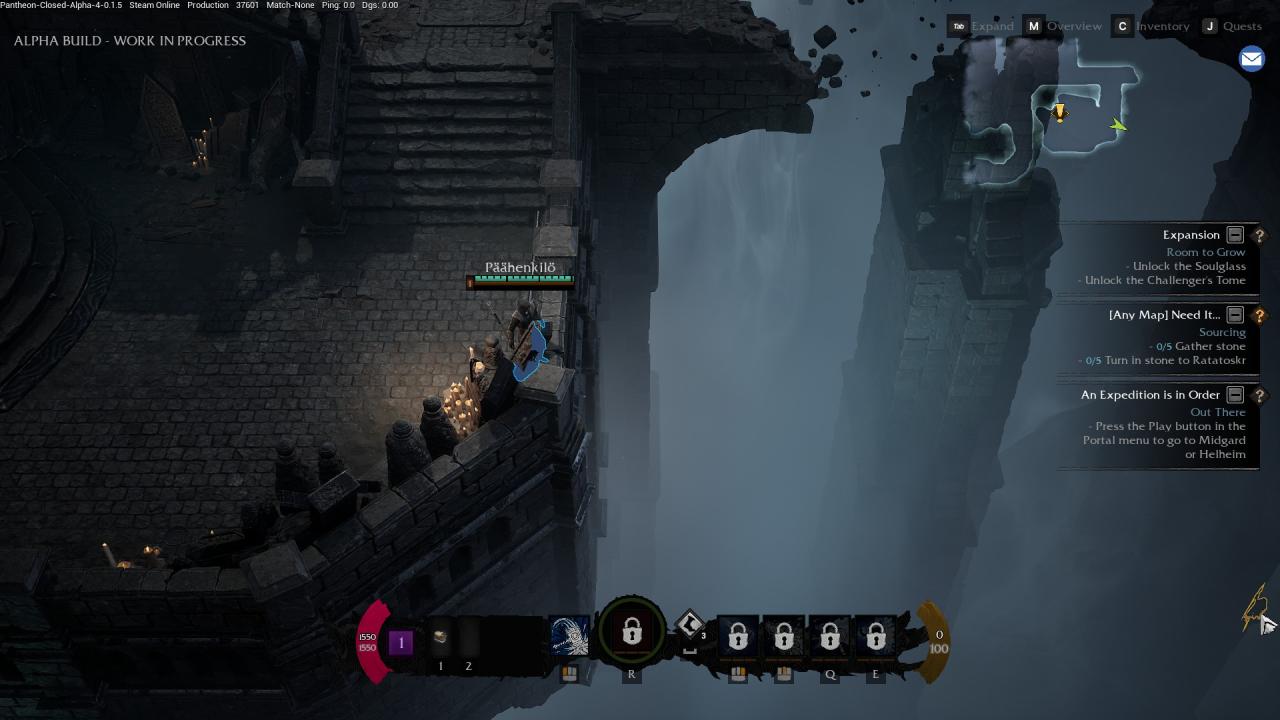Open the Inventory from the top bar
The image size is (1280, 720).
[1163, 26]
